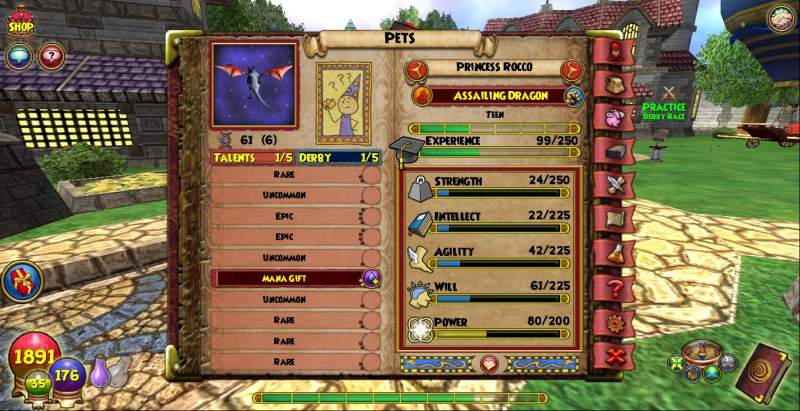The image size is (800, 411).
Task: Show the next pet with right arrow
Action: pos(572,70)
